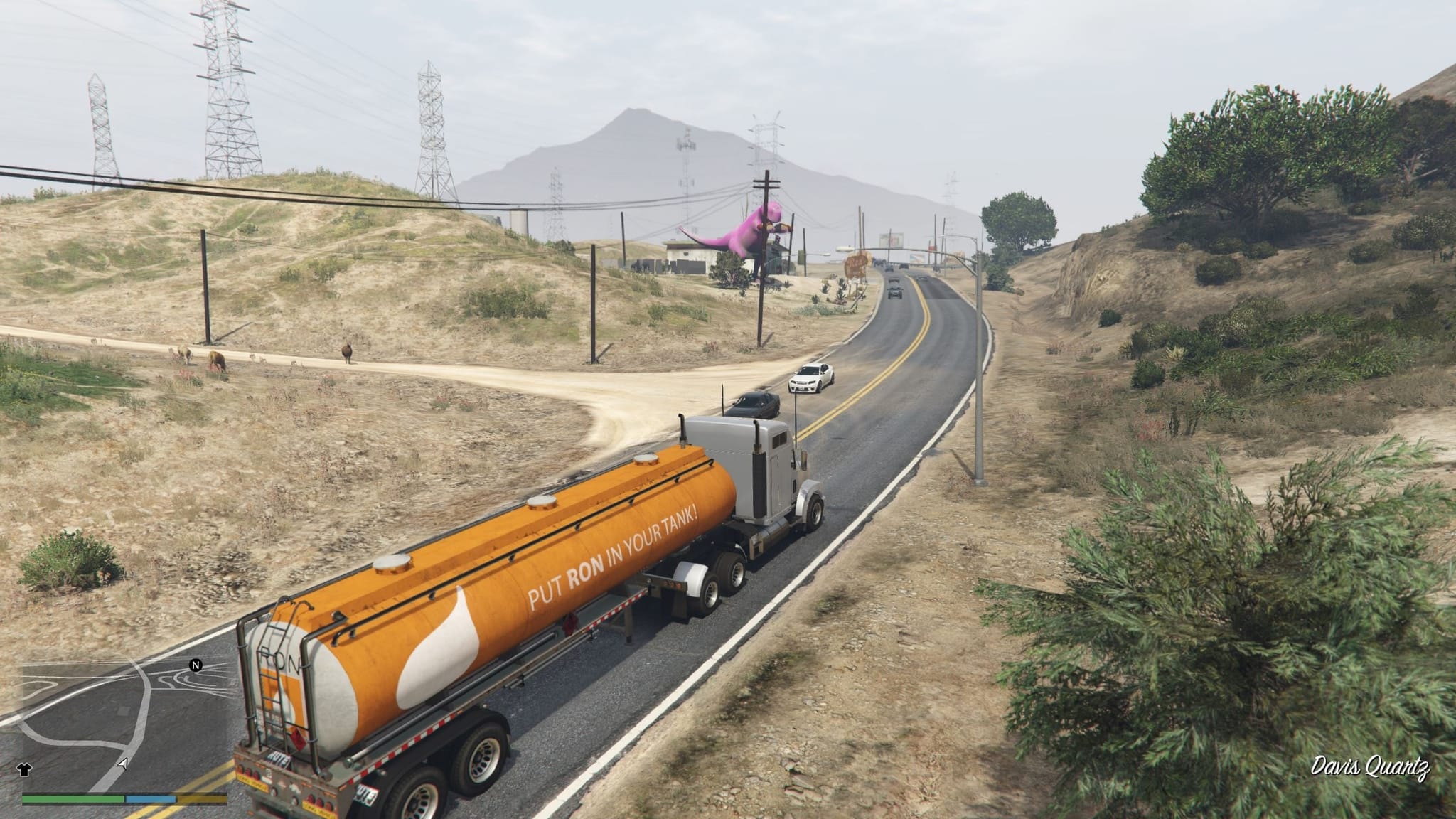Select the white player arrow on the minimap
Image resolution: width=1456 pixels, height=819 pixels.
pyautogui.click(x=123, y=764)
